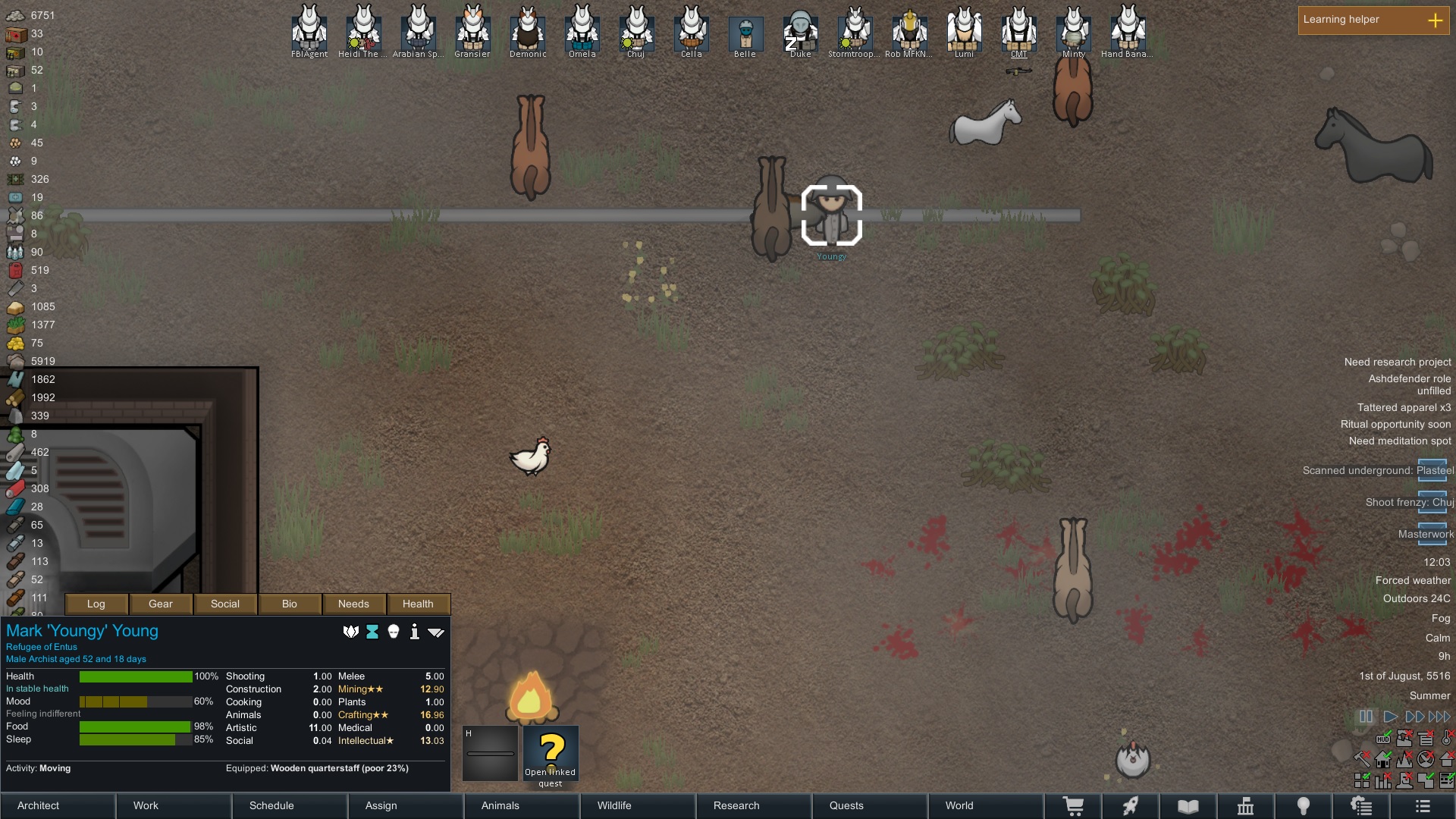
Task: Click the Open linked quest button
Action: click(x=551, y=755)
